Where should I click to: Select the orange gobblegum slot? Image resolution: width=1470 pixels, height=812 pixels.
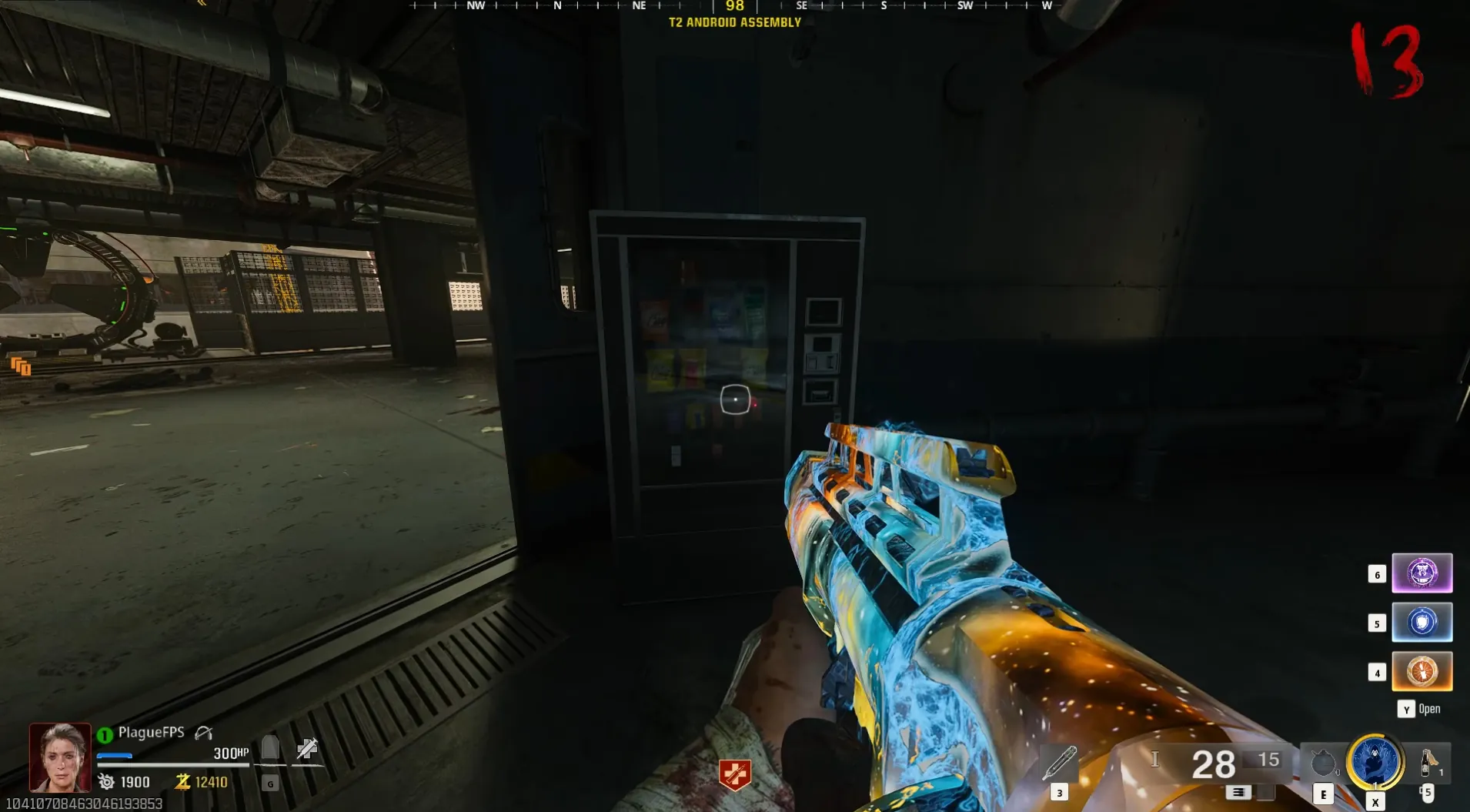[x=1422, y=671]
